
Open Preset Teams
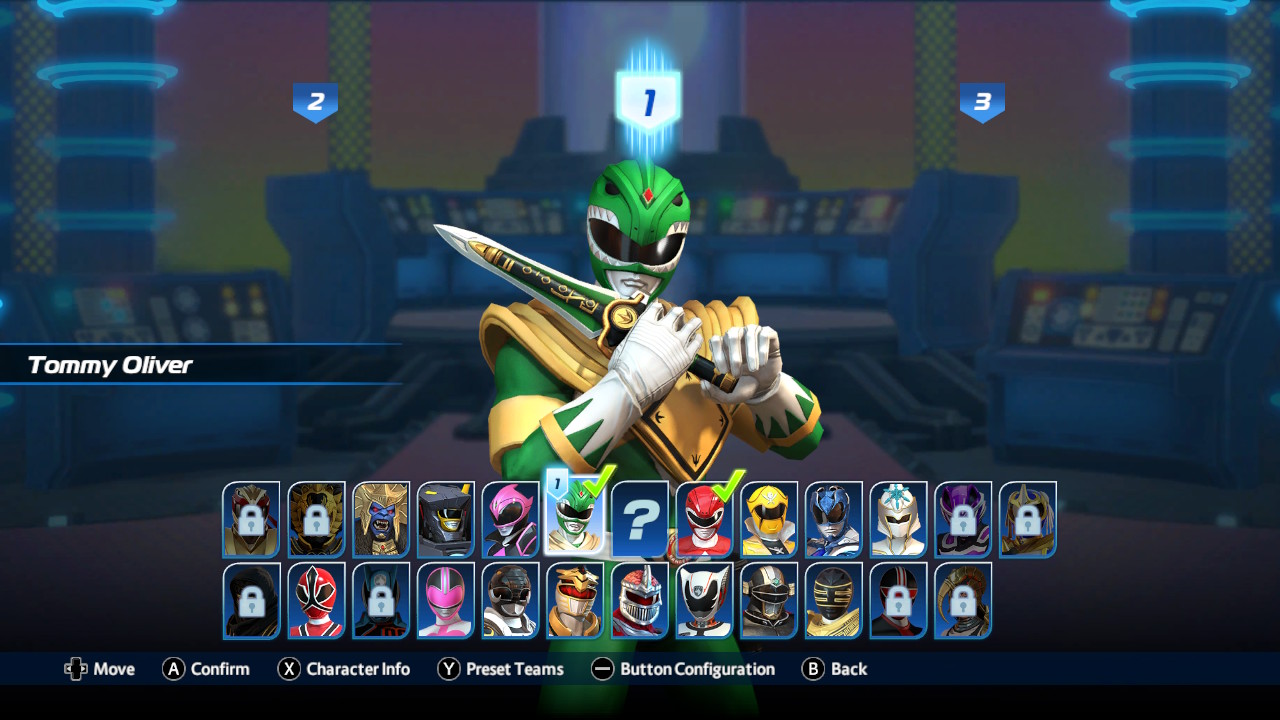(501, 669)
